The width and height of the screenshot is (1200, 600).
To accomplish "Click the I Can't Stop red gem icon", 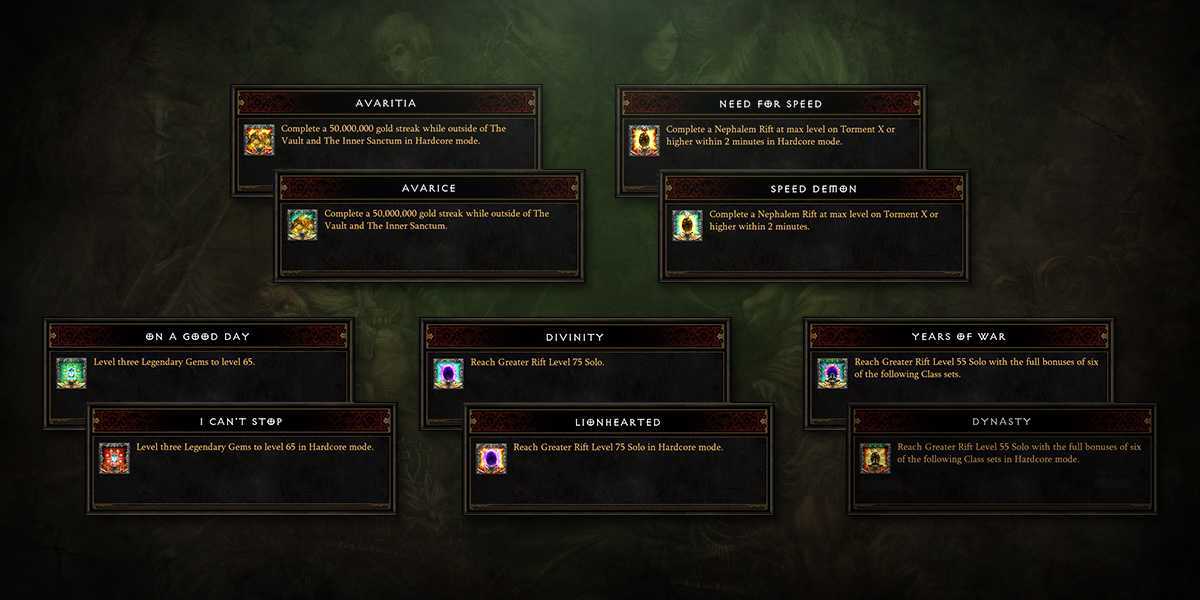I will point(114,457).
